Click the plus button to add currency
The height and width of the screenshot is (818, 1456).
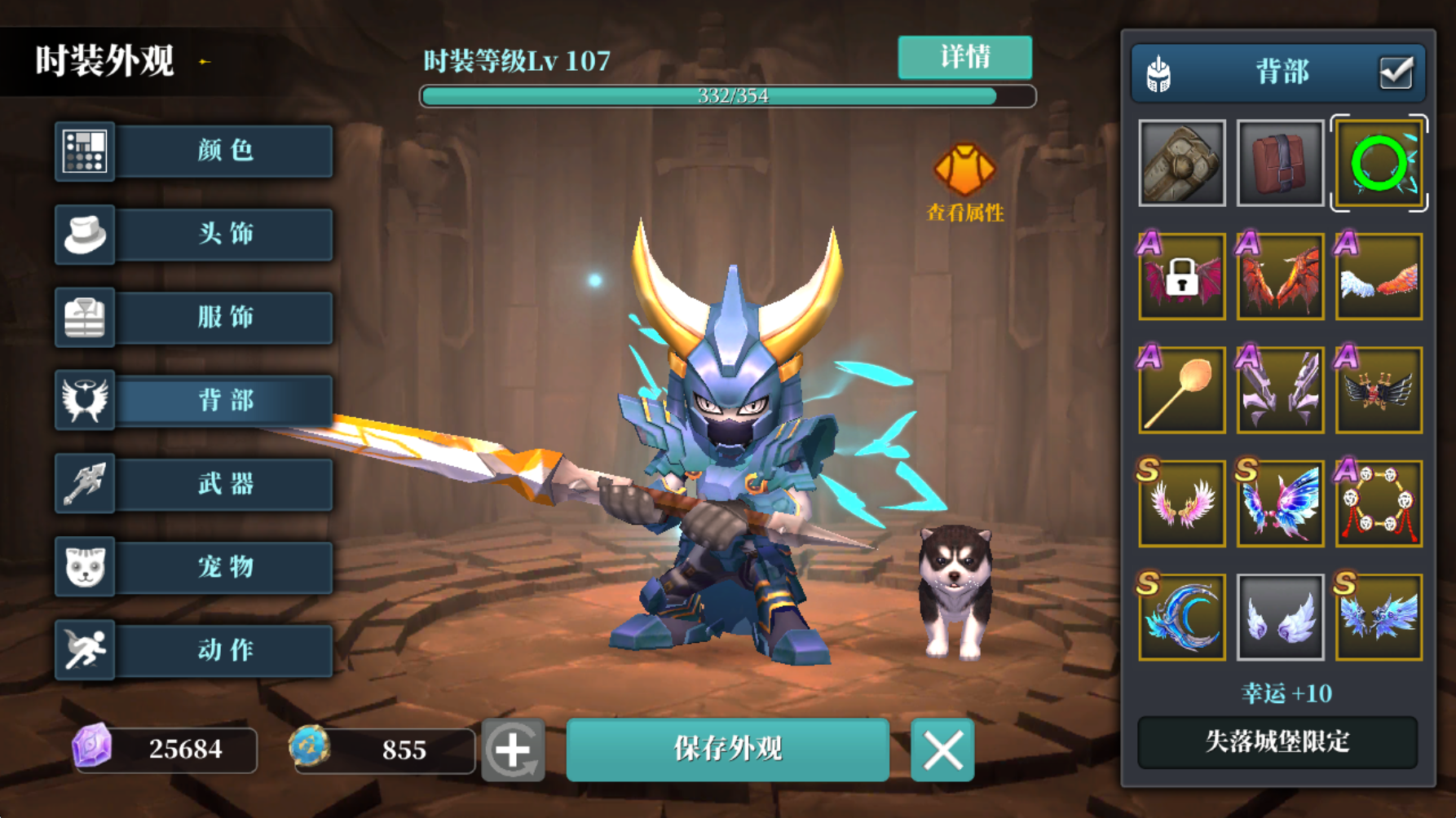coord(514,750)
